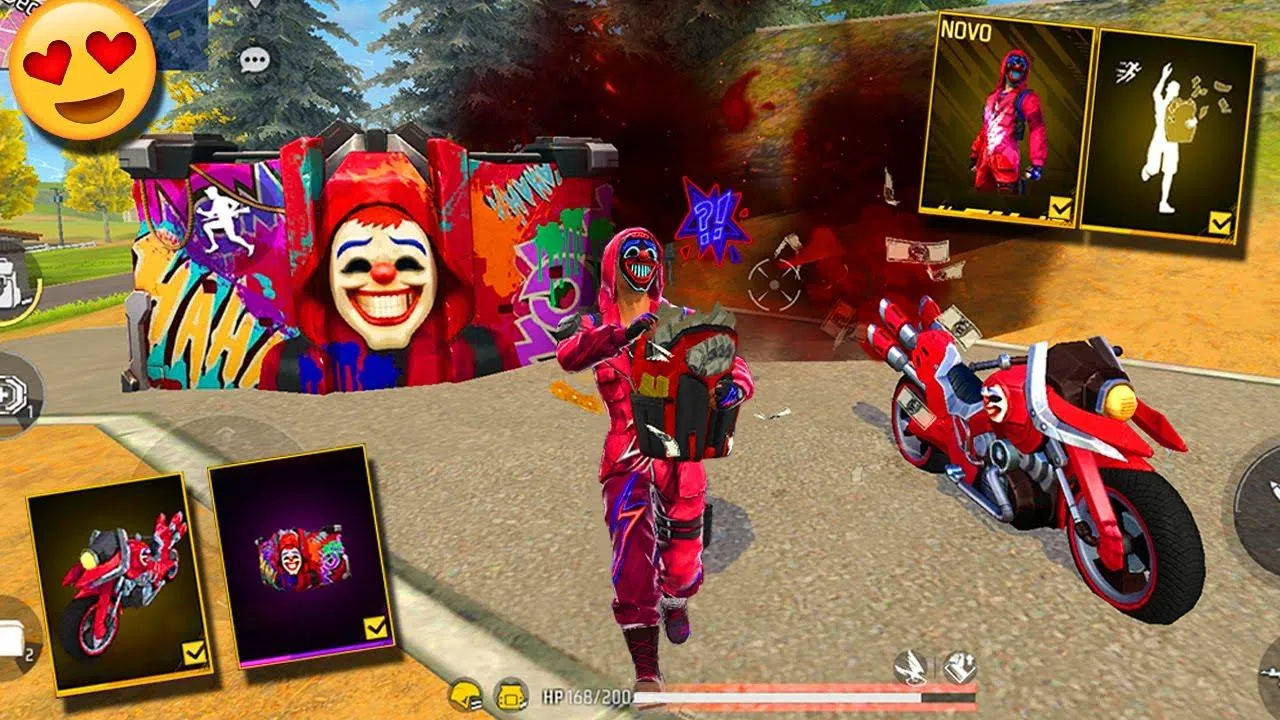Tap the yellow vest armor icon

tap(512, 695)
